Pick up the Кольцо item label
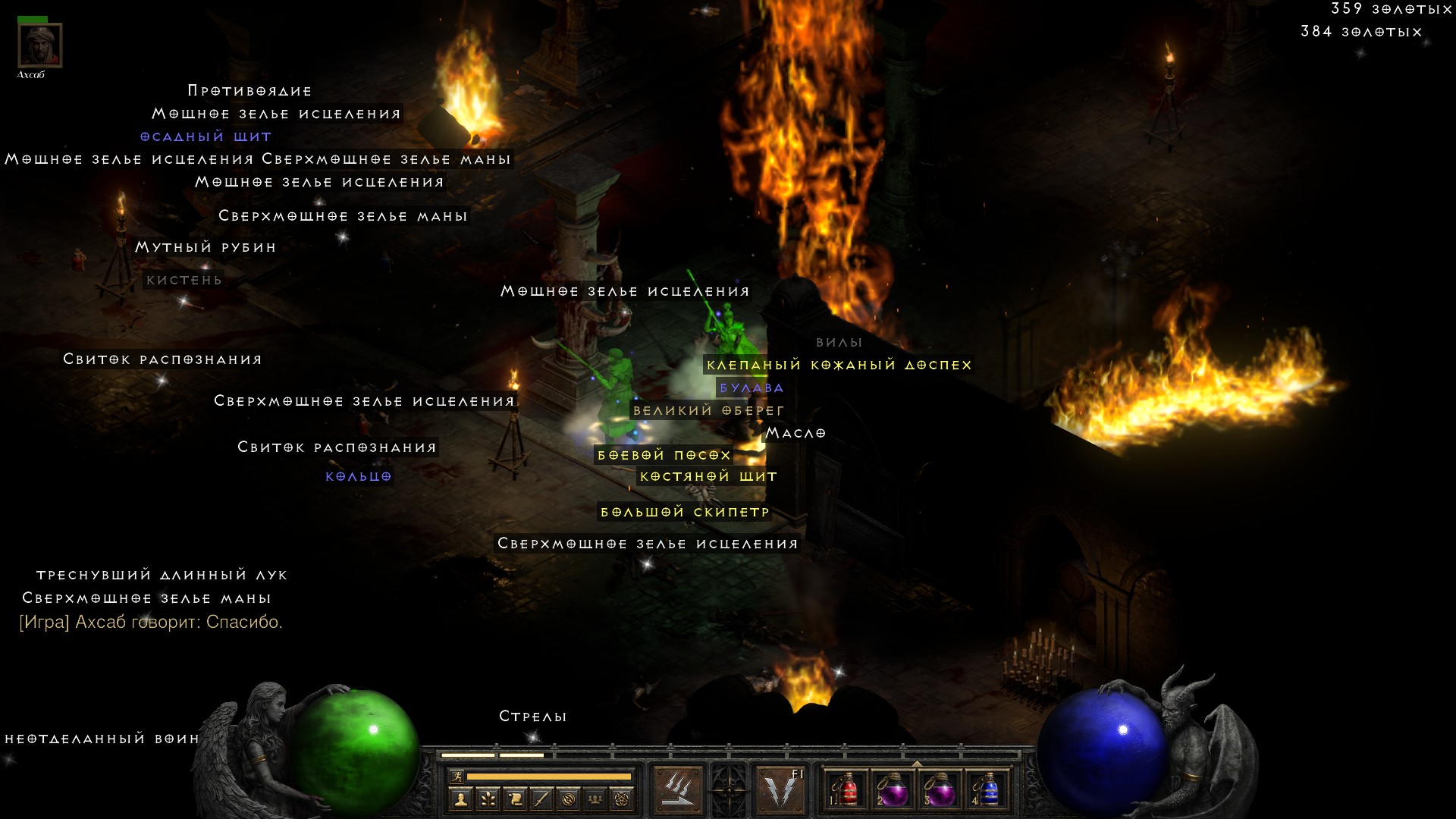 coord(359,476)
